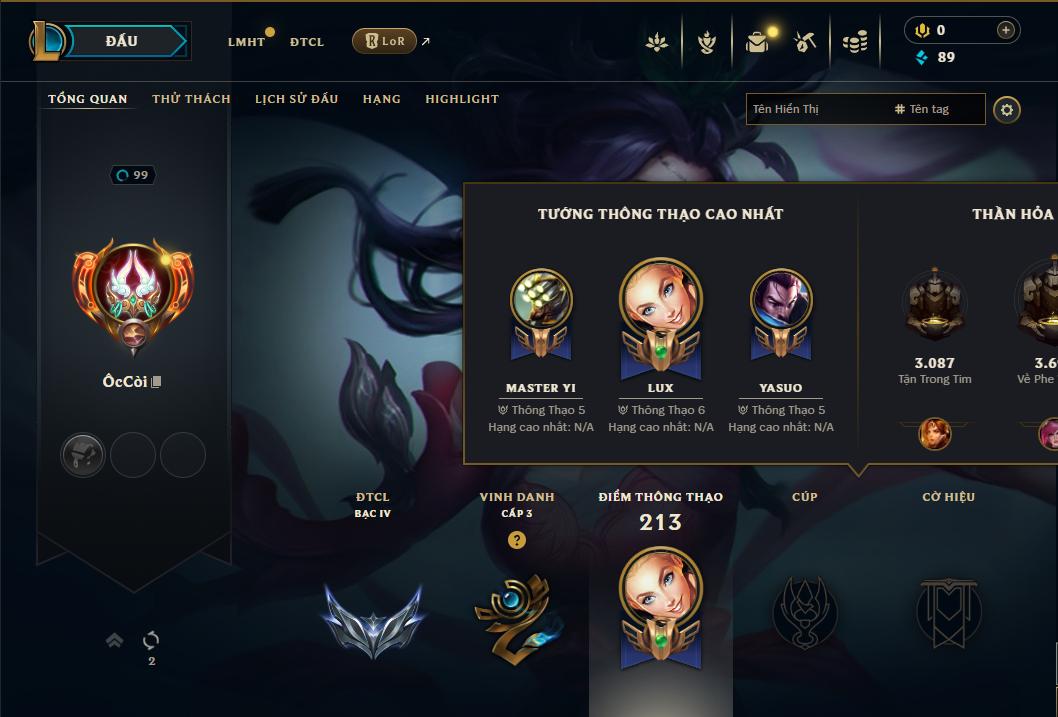Open the THỬ THÁCH tab
This screenshot has height=717, width=1058.
(x=191, y=99)
